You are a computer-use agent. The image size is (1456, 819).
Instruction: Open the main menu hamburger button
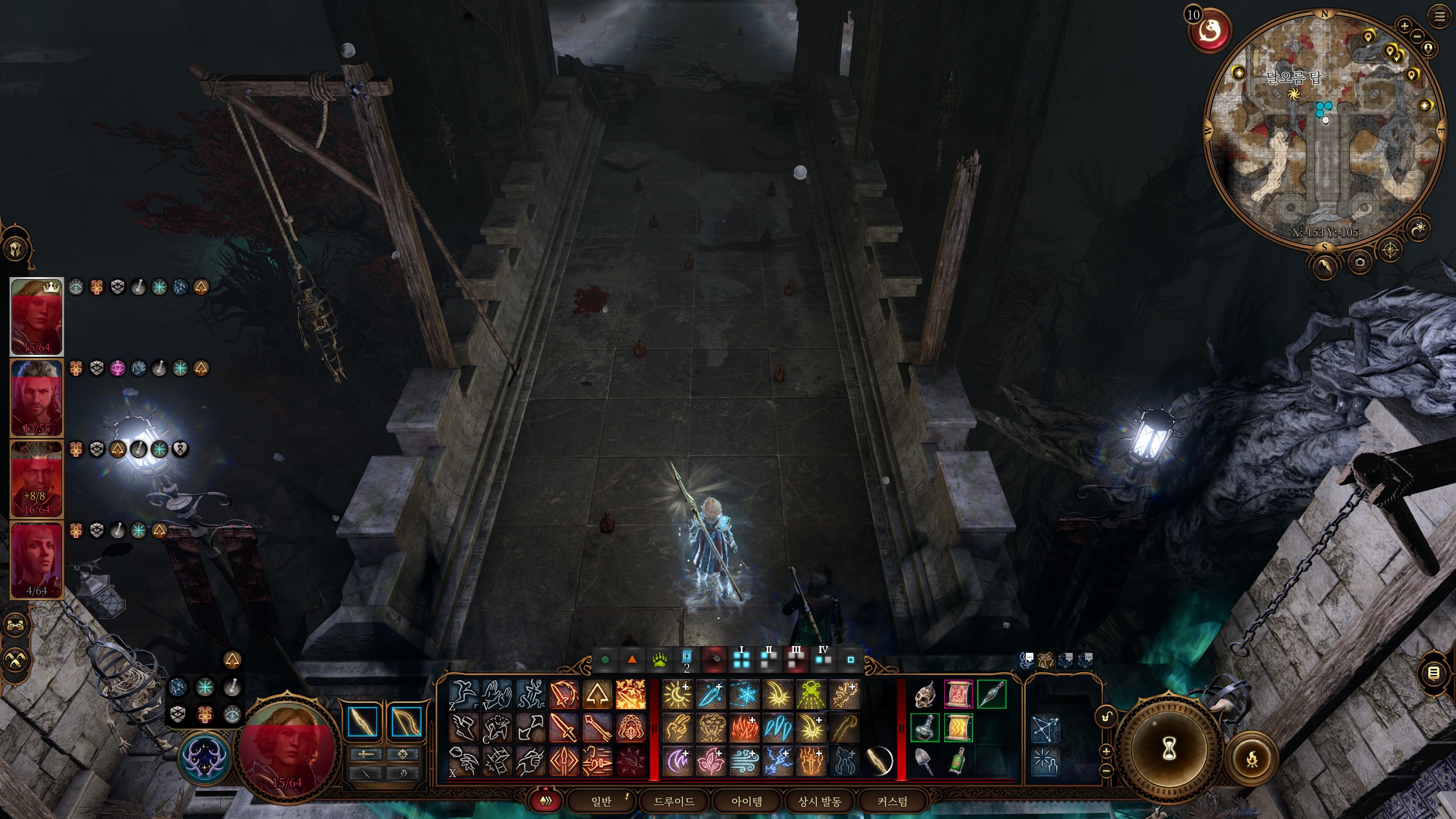1440,17
